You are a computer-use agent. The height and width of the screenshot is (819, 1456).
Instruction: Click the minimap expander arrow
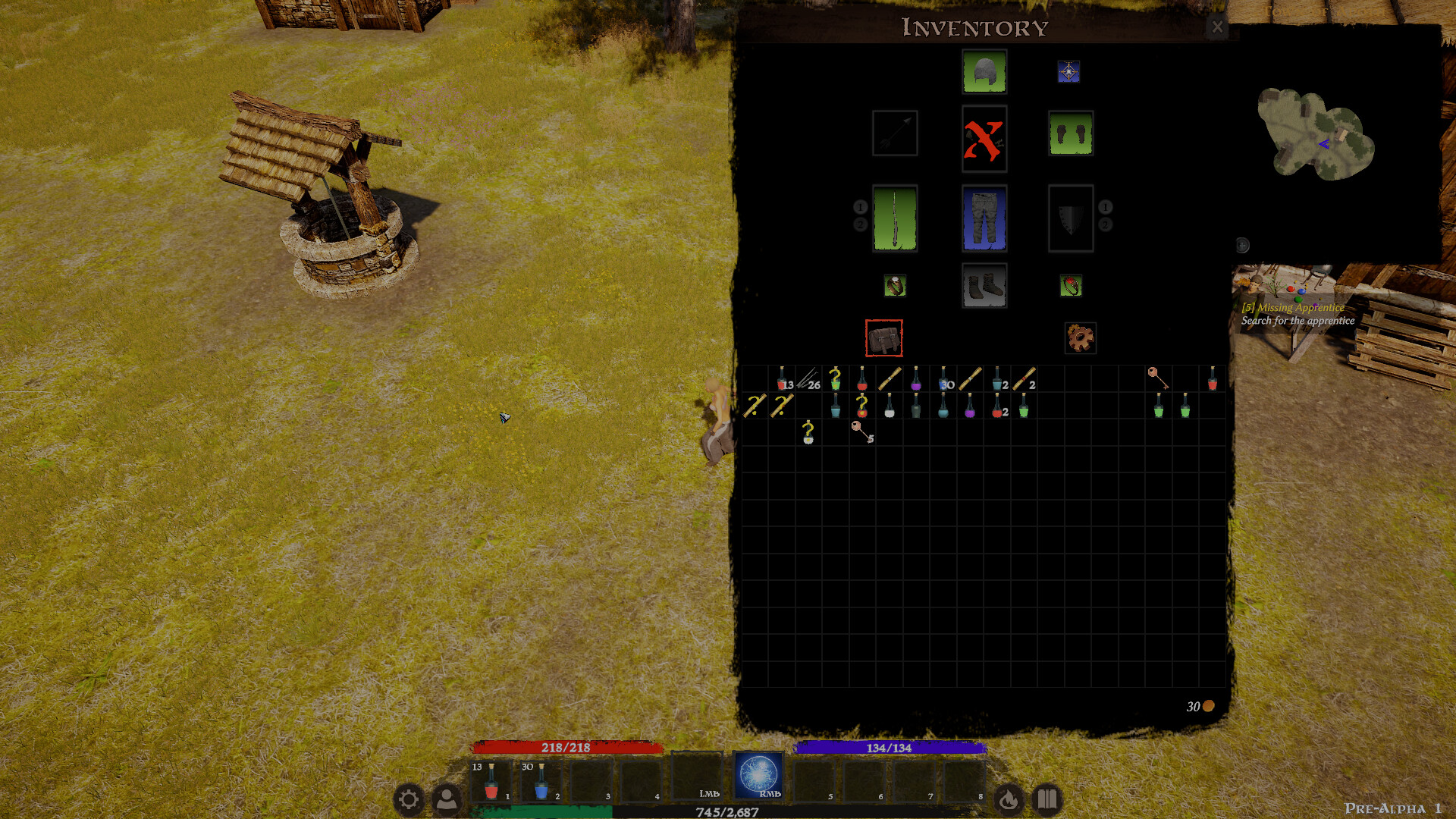click(x=1241, y=244)
